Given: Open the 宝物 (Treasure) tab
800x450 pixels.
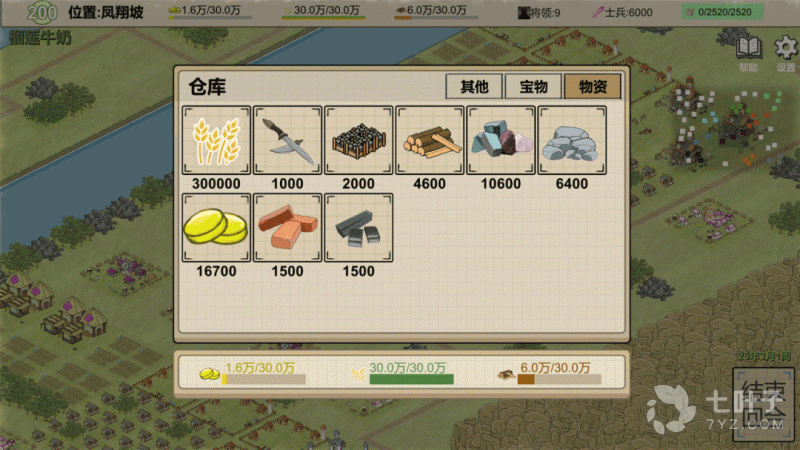Looking at the screenshot, I should pyautogui.click(x=532, y=86).
